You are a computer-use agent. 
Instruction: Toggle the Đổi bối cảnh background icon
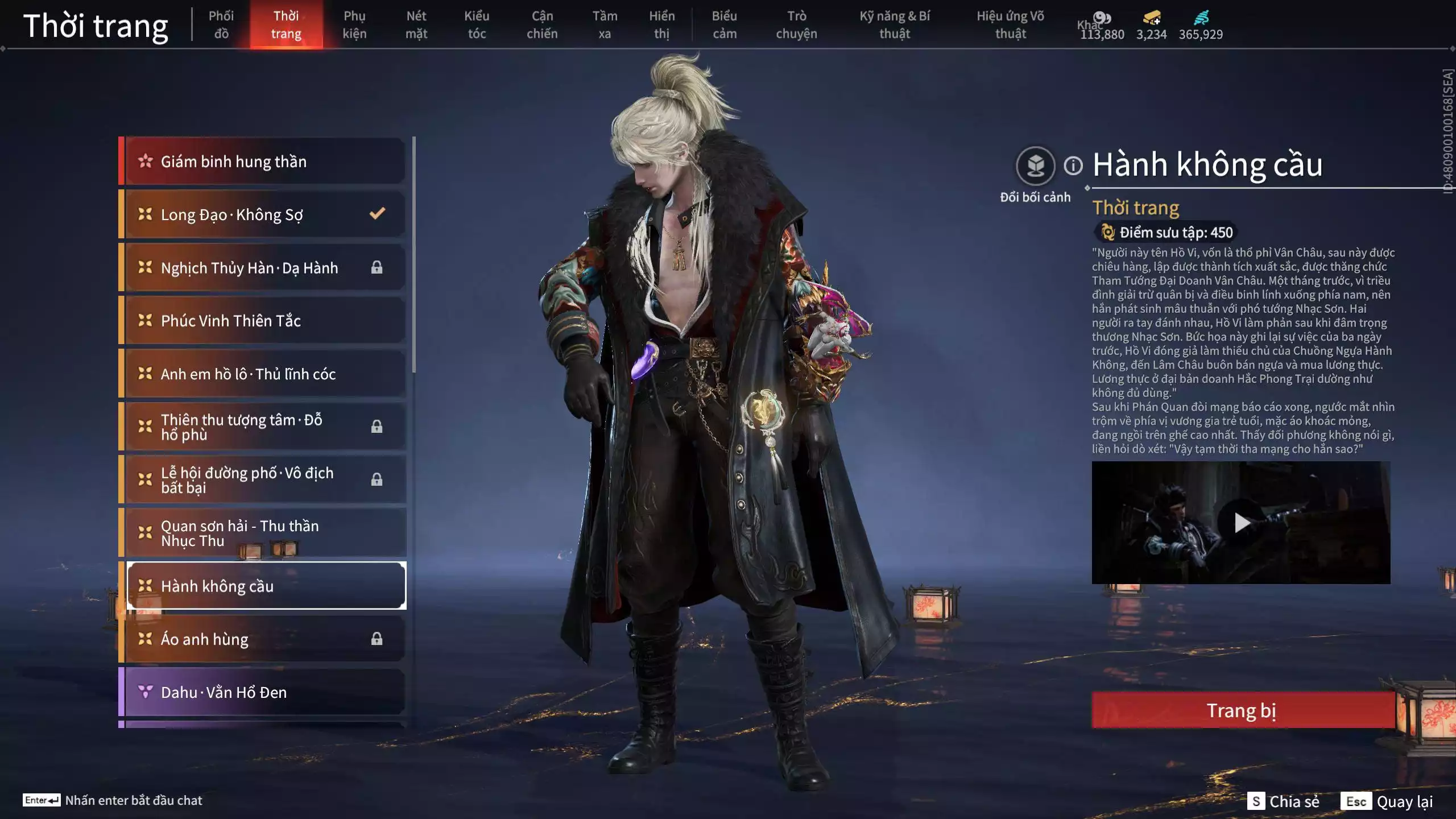tap(1035, 166)
